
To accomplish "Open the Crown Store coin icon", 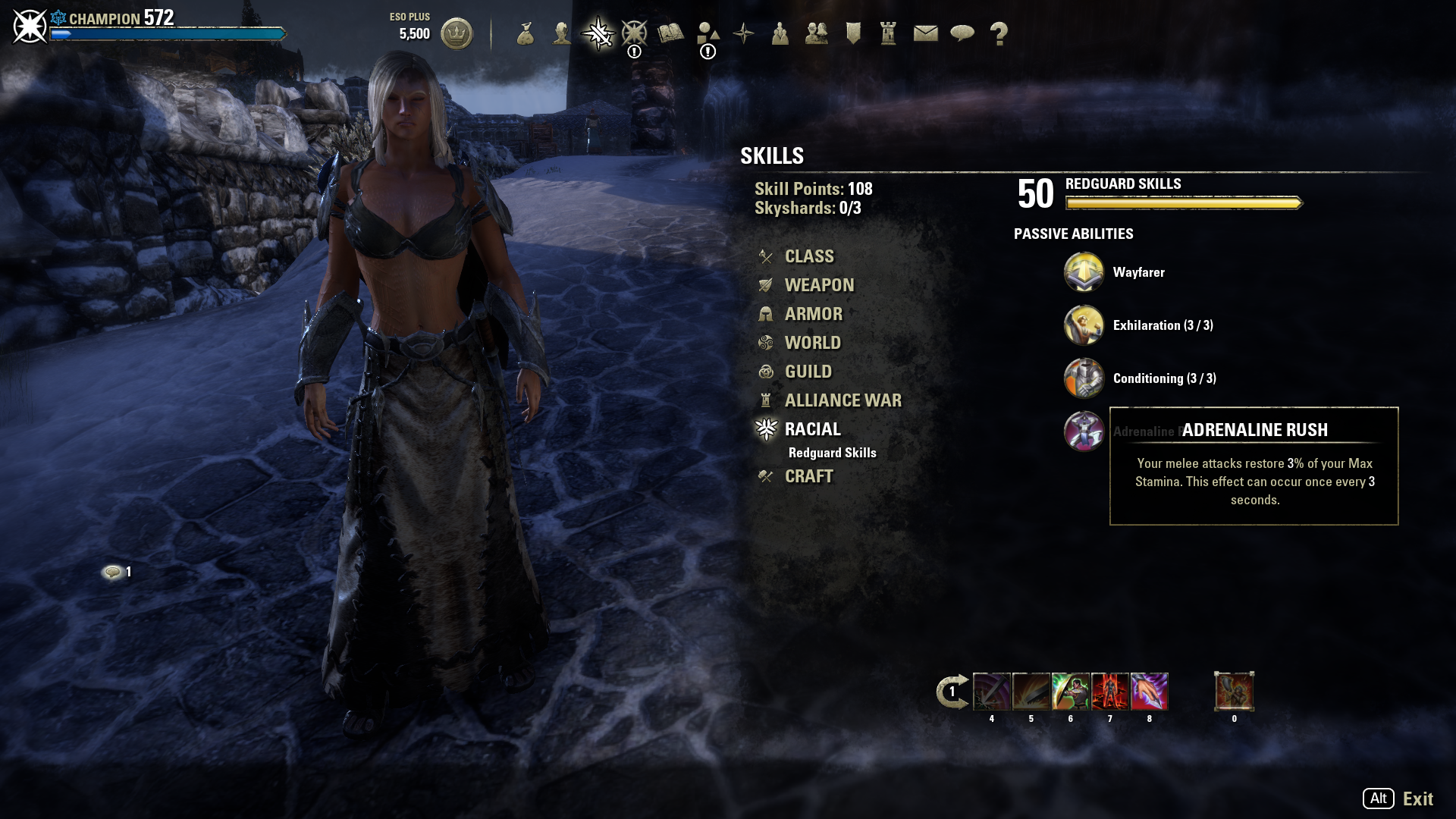I will [x=457, y=33].
